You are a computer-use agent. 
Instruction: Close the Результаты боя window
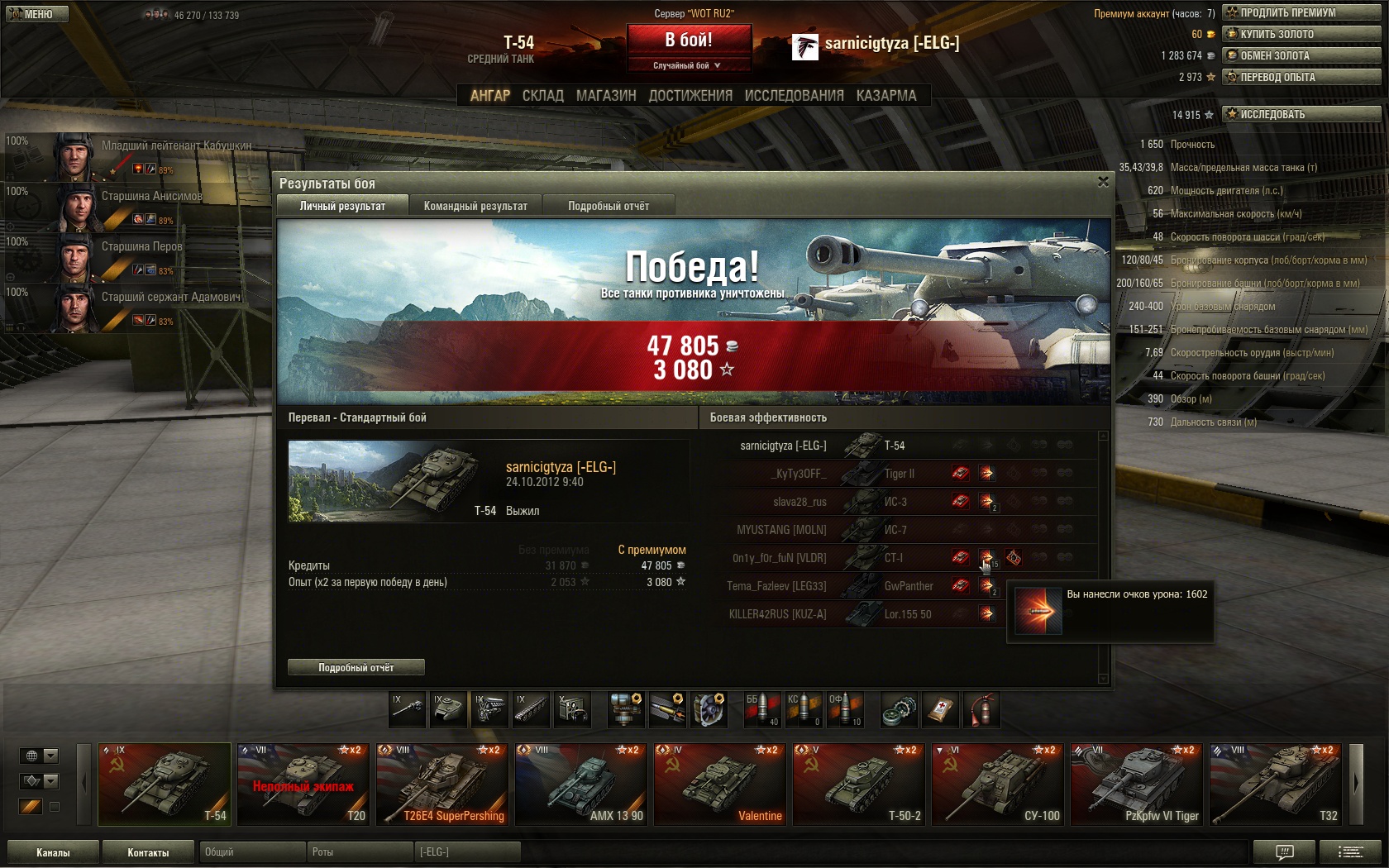click(1103, 182)
